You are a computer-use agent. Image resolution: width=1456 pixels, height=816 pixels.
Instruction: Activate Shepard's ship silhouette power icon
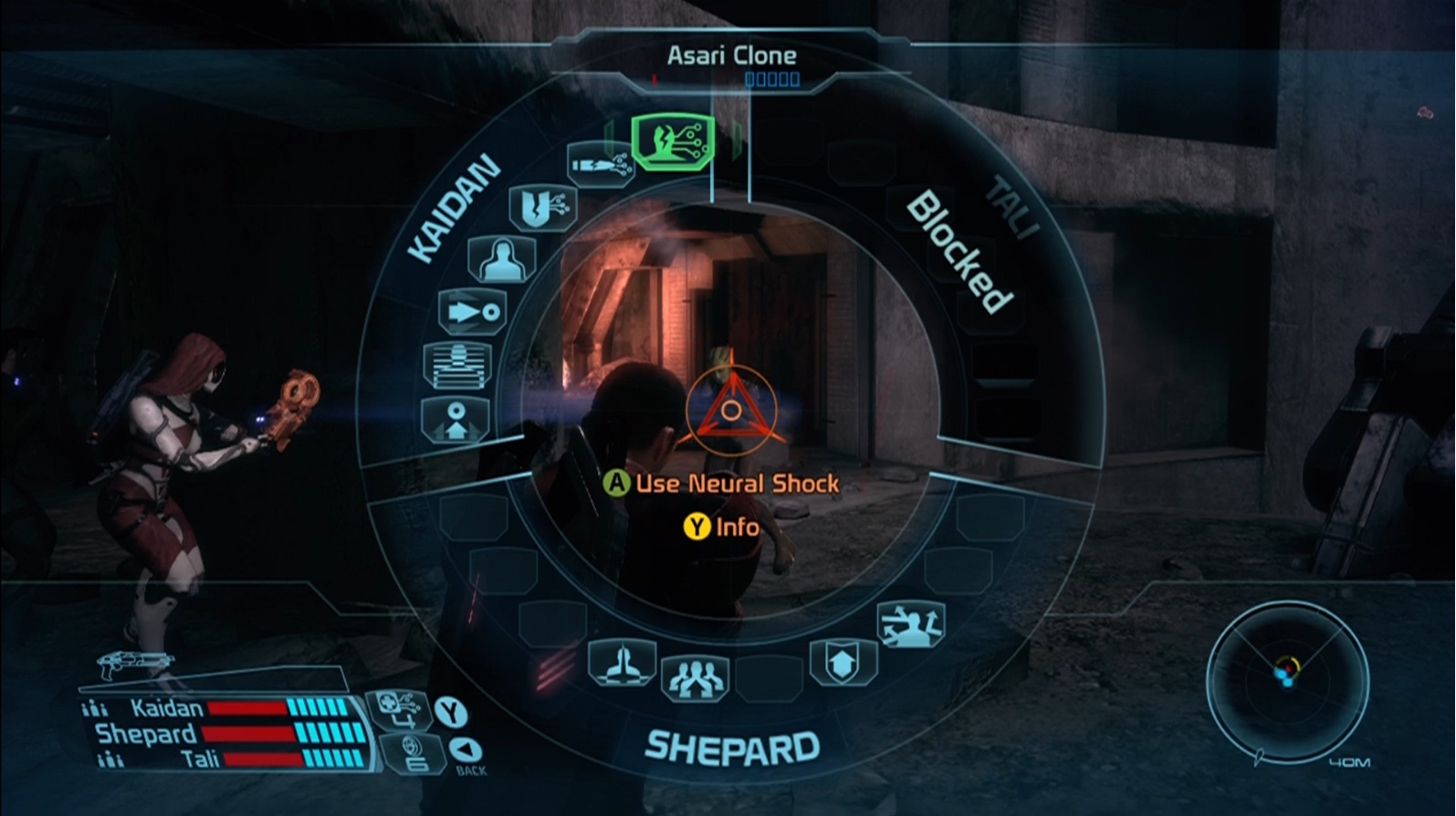tap(622, 662)
